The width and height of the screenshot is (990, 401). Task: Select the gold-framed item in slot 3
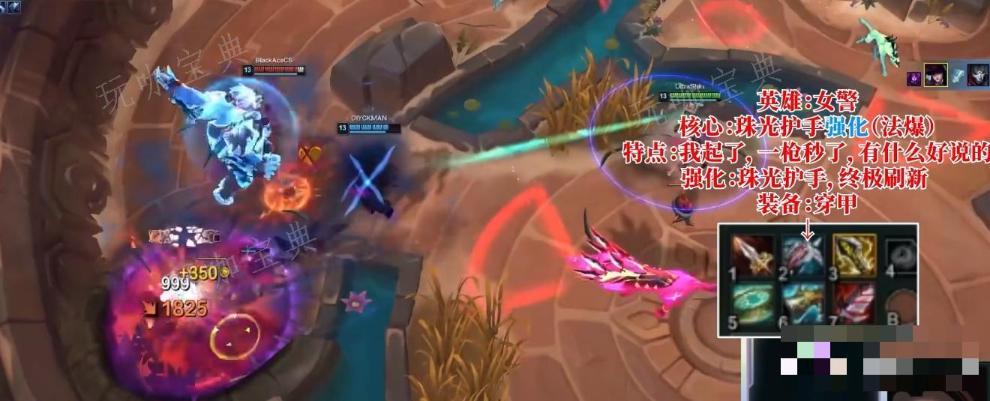point(854,253)
